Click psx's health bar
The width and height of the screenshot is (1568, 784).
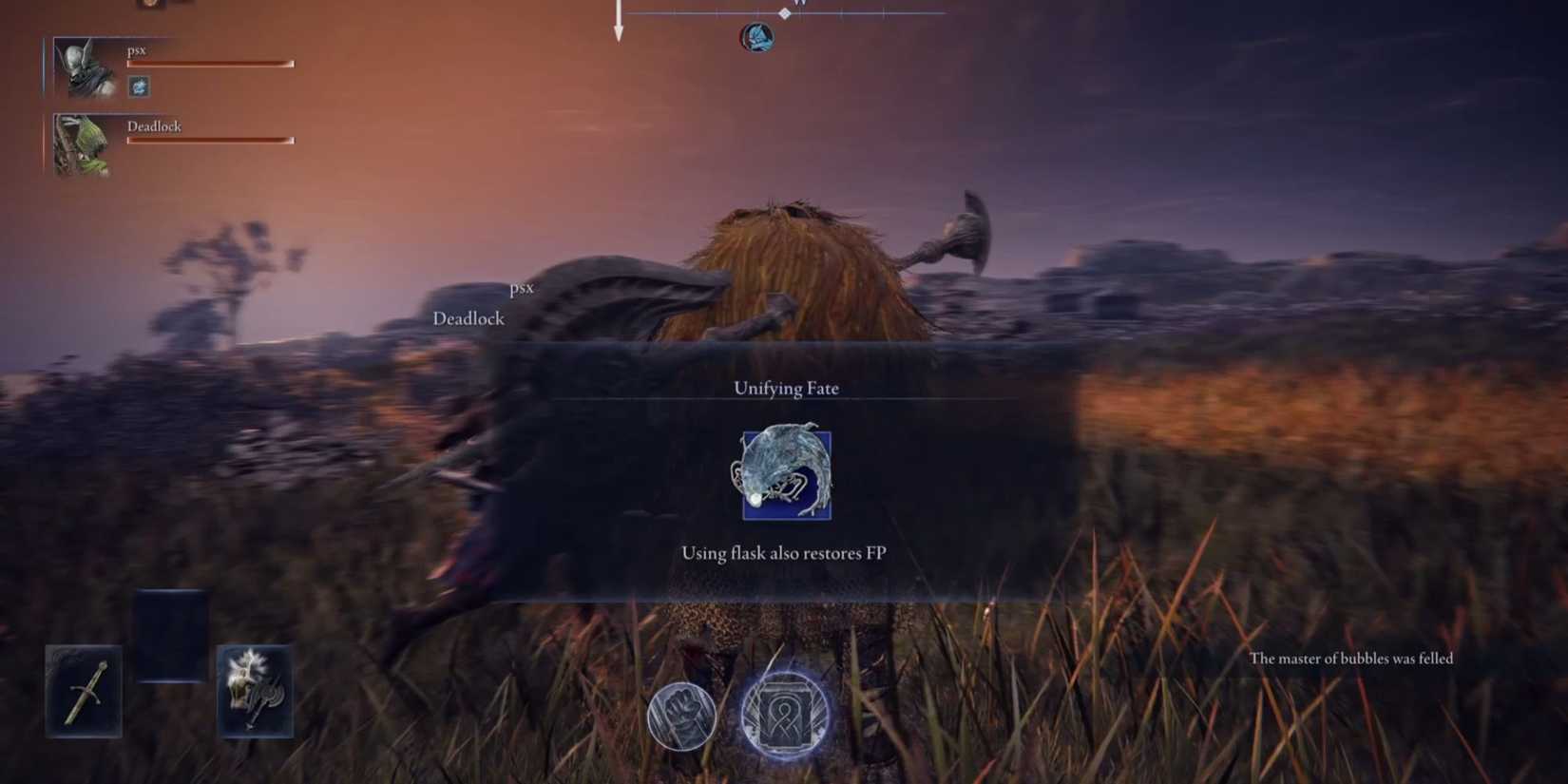tap(209, 63)
